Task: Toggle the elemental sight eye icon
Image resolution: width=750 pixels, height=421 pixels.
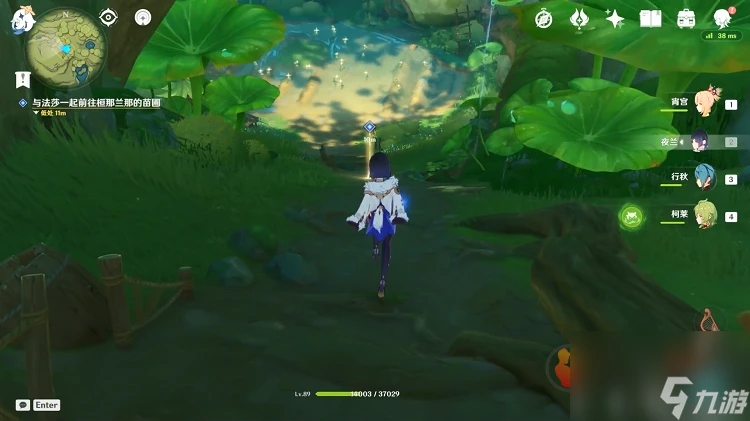Action: tap(108, 17)
